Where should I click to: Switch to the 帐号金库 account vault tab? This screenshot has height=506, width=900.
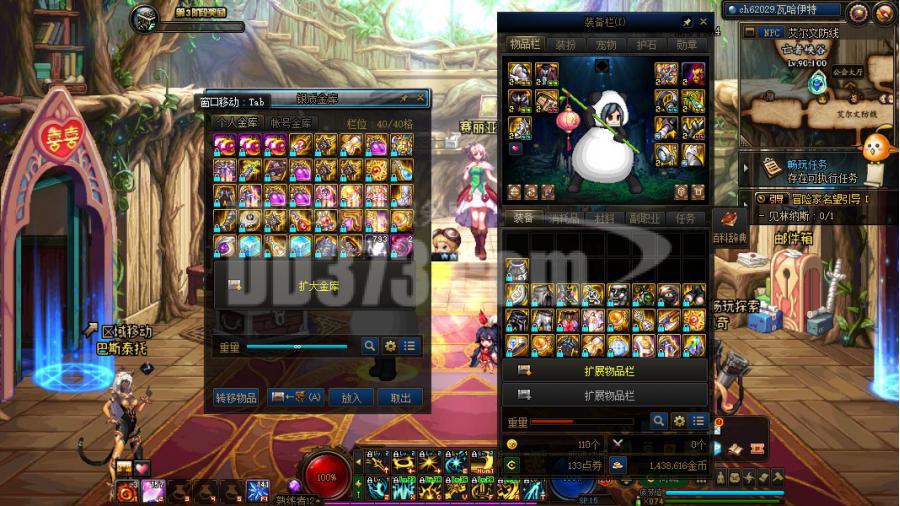pyautogui.click(x=291, y=123)
